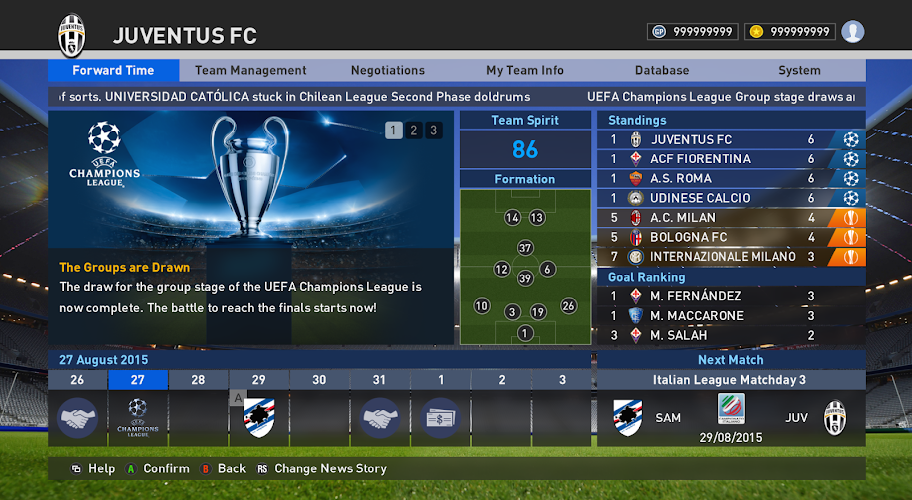This screenshot has height=500, width=912.
Task: Select the Forward Time tab
Action: (x=113, y=70)
